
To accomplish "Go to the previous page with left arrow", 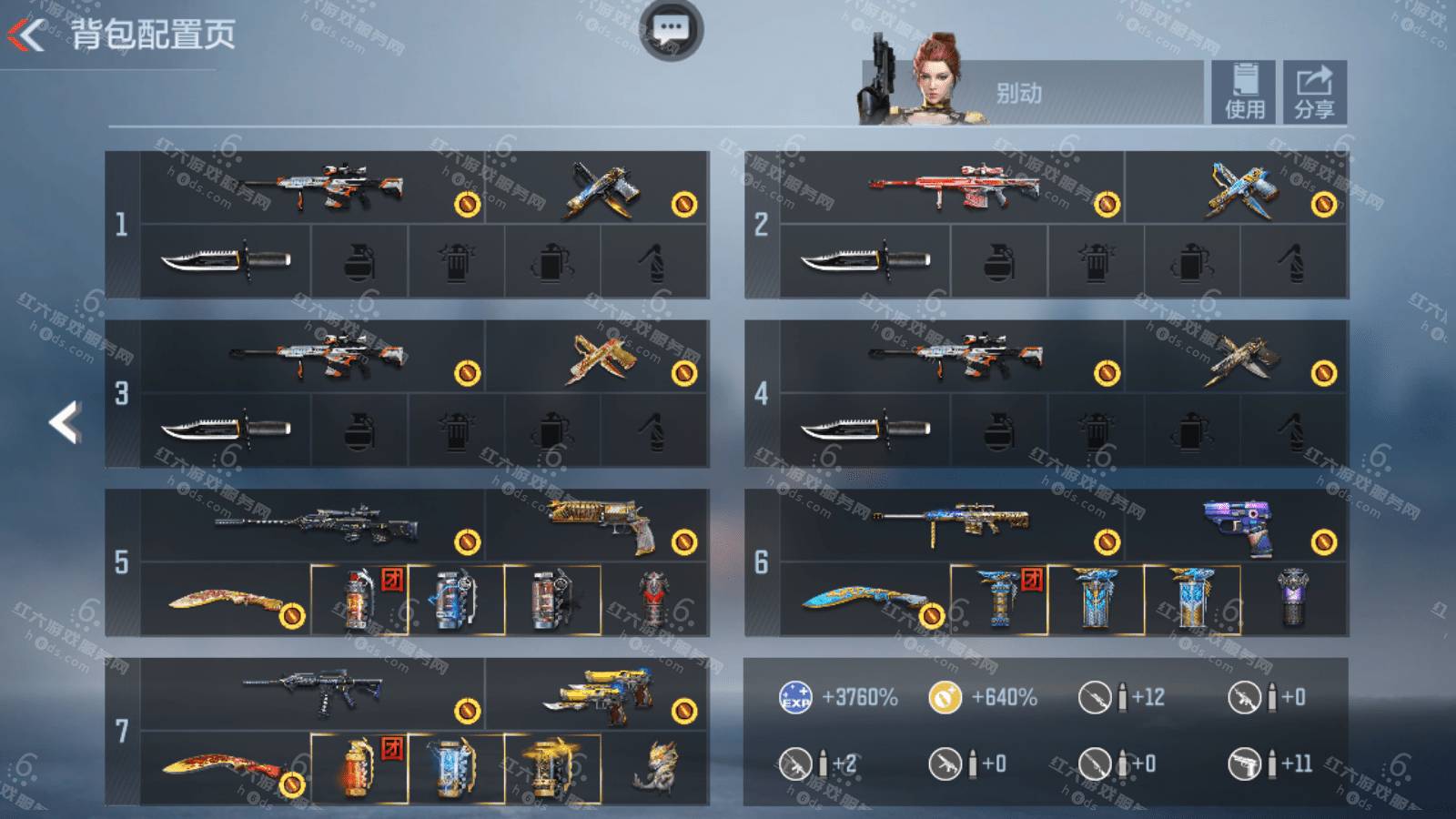I will pyautogui.click(x=64, y=422).
